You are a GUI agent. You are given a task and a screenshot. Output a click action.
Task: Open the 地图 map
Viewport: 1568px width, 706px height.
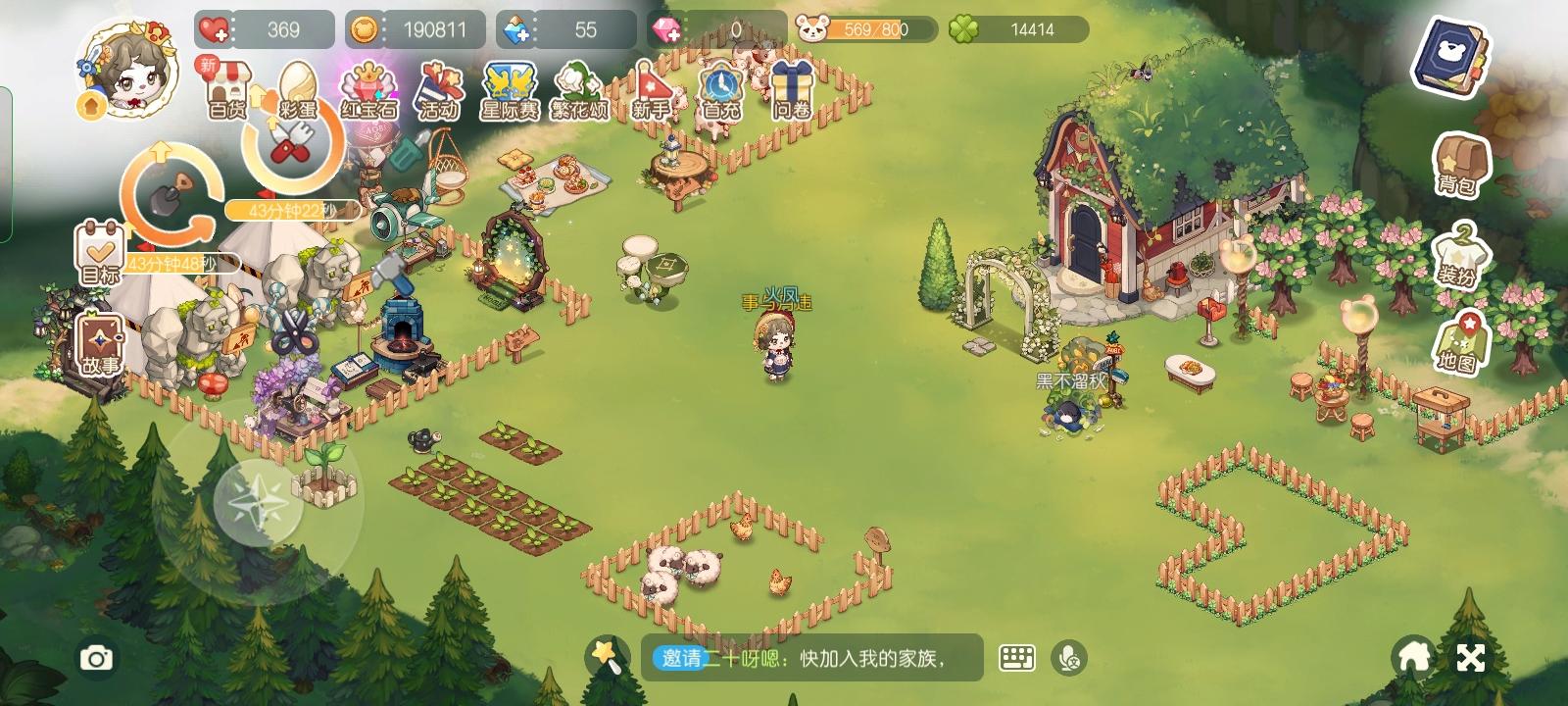(1462, 345)
